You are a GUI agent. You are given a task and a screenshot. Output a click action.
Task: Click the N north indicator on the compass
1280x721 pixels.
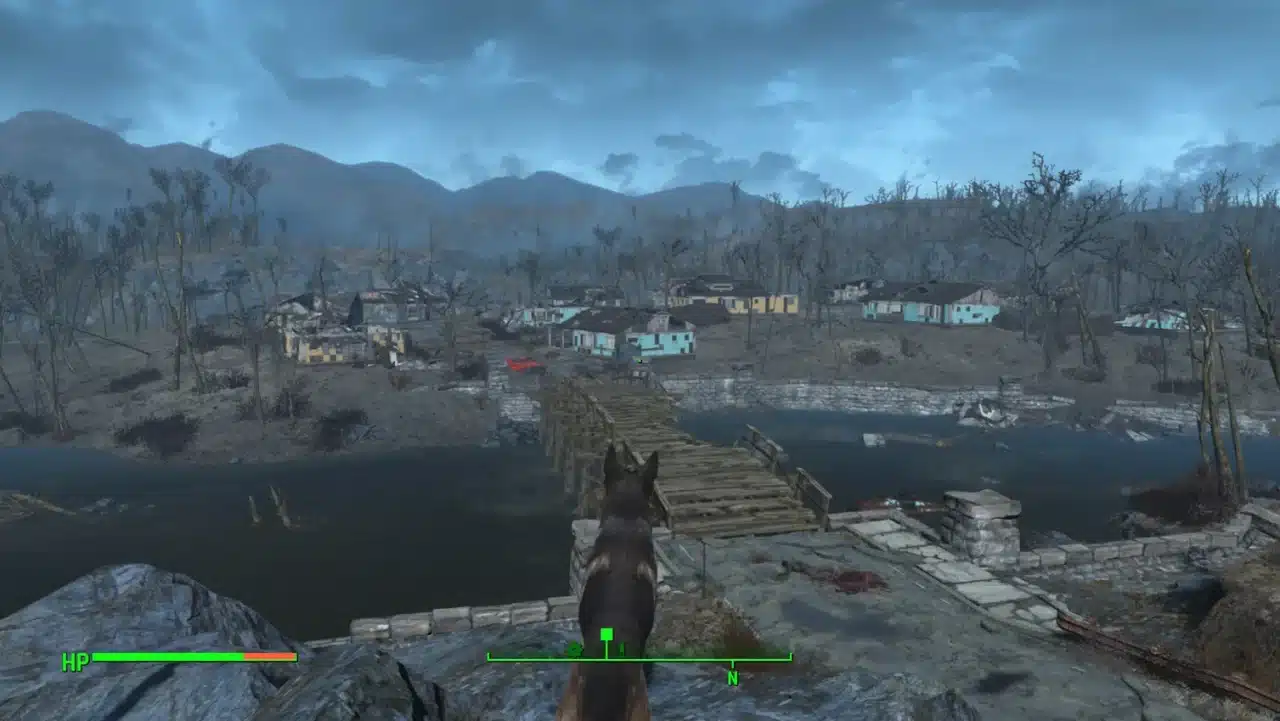(733, 677)
